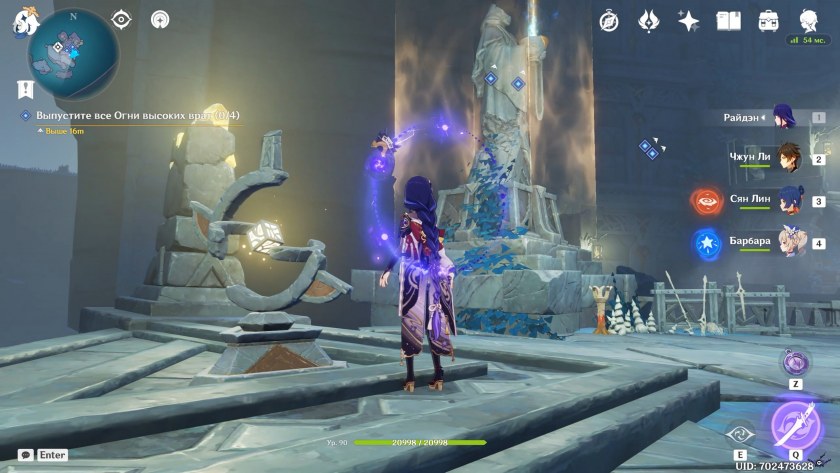This screenshot has height=473, width=840.
Task: Open the winged emblem events icon
Action: pos(648,20)
